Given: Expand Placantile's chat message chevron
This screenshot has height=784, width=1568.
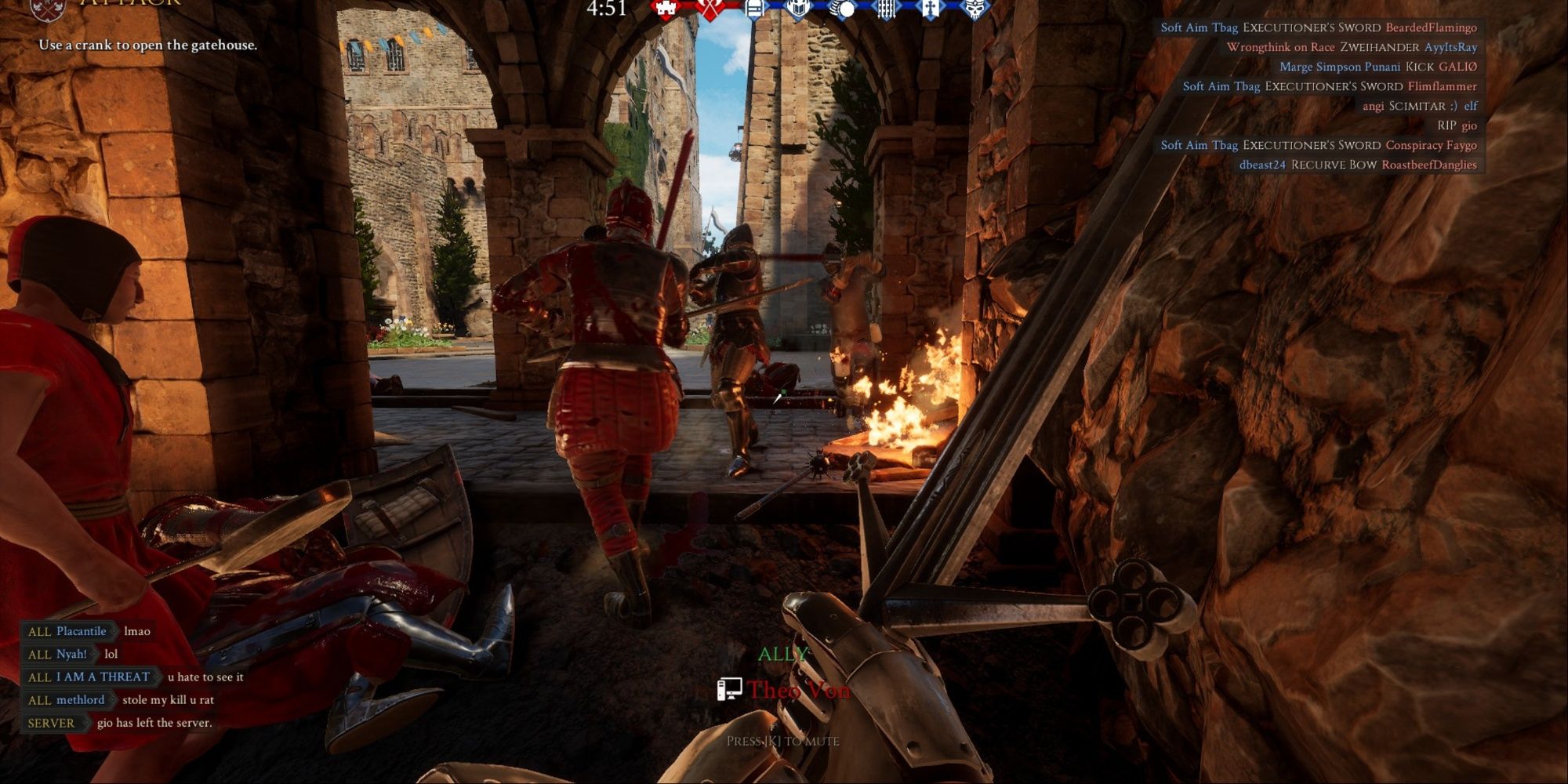Looking at the screenshot, I should [114, 632].
